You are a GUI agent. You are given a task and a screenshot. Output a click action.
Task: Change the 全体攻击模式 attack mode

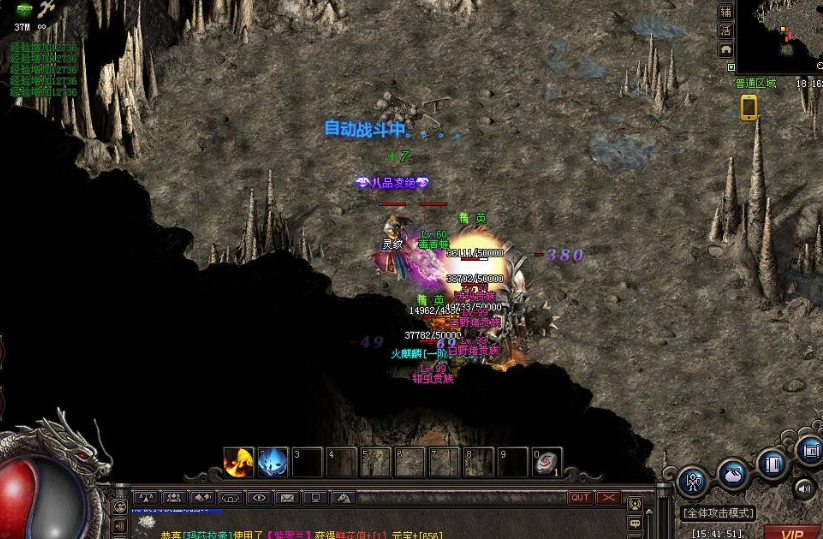[719, 513]
